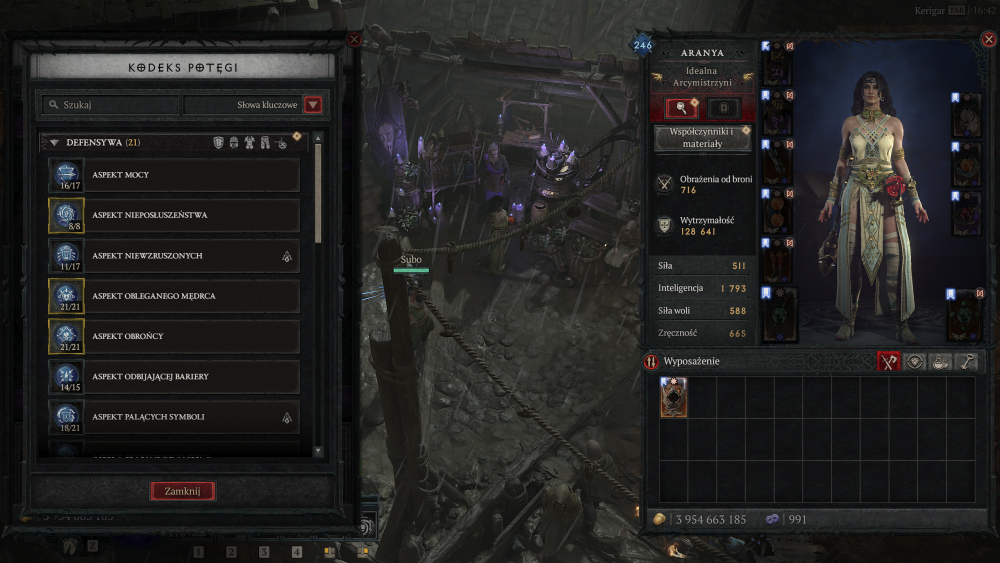Choose Aspekt Odbijającej Bariery
This screenshot has height=563, width=1000.
175,377
